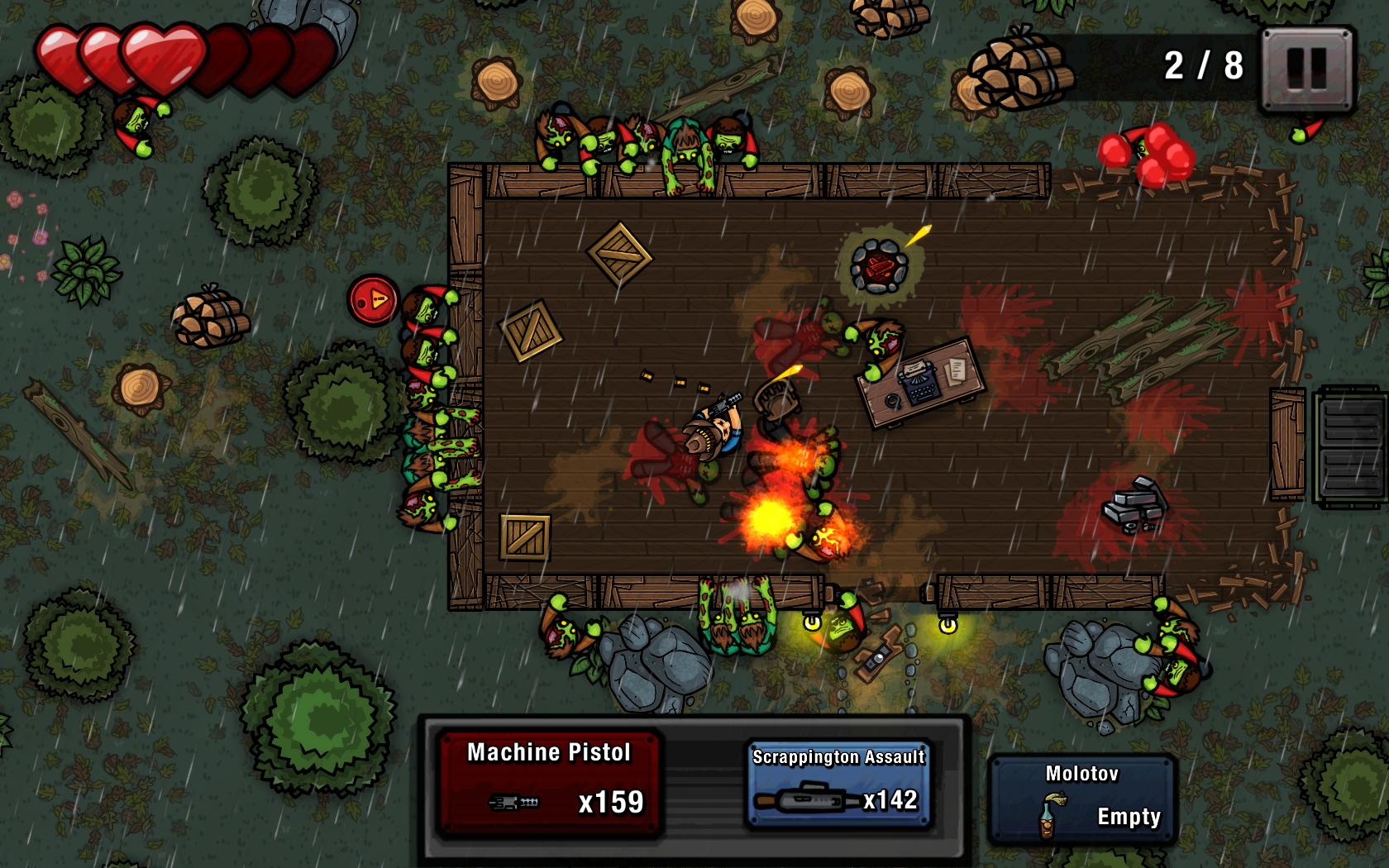Click the Machine Pistol name label

[550, 753]
